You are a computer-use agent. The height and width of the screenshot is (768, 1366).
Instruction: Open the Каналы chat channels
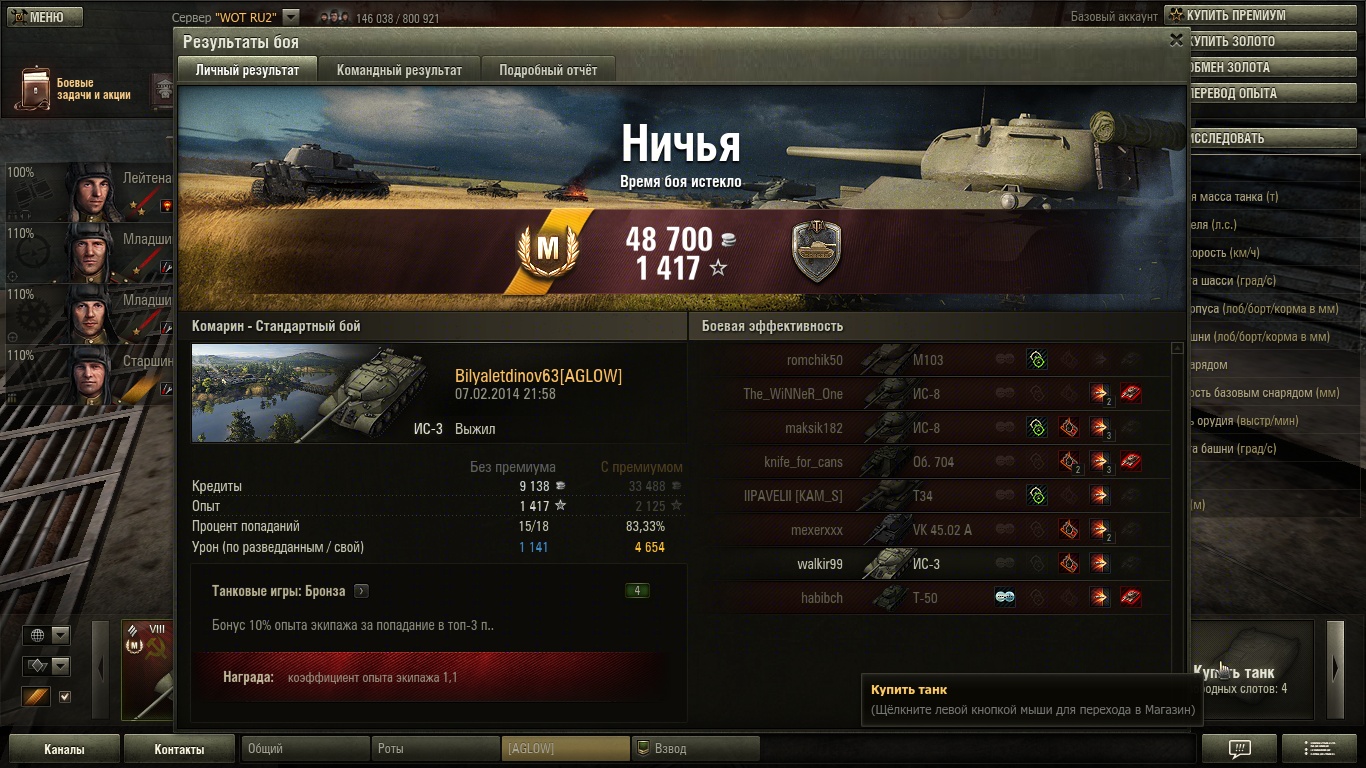tap(64, 749)
